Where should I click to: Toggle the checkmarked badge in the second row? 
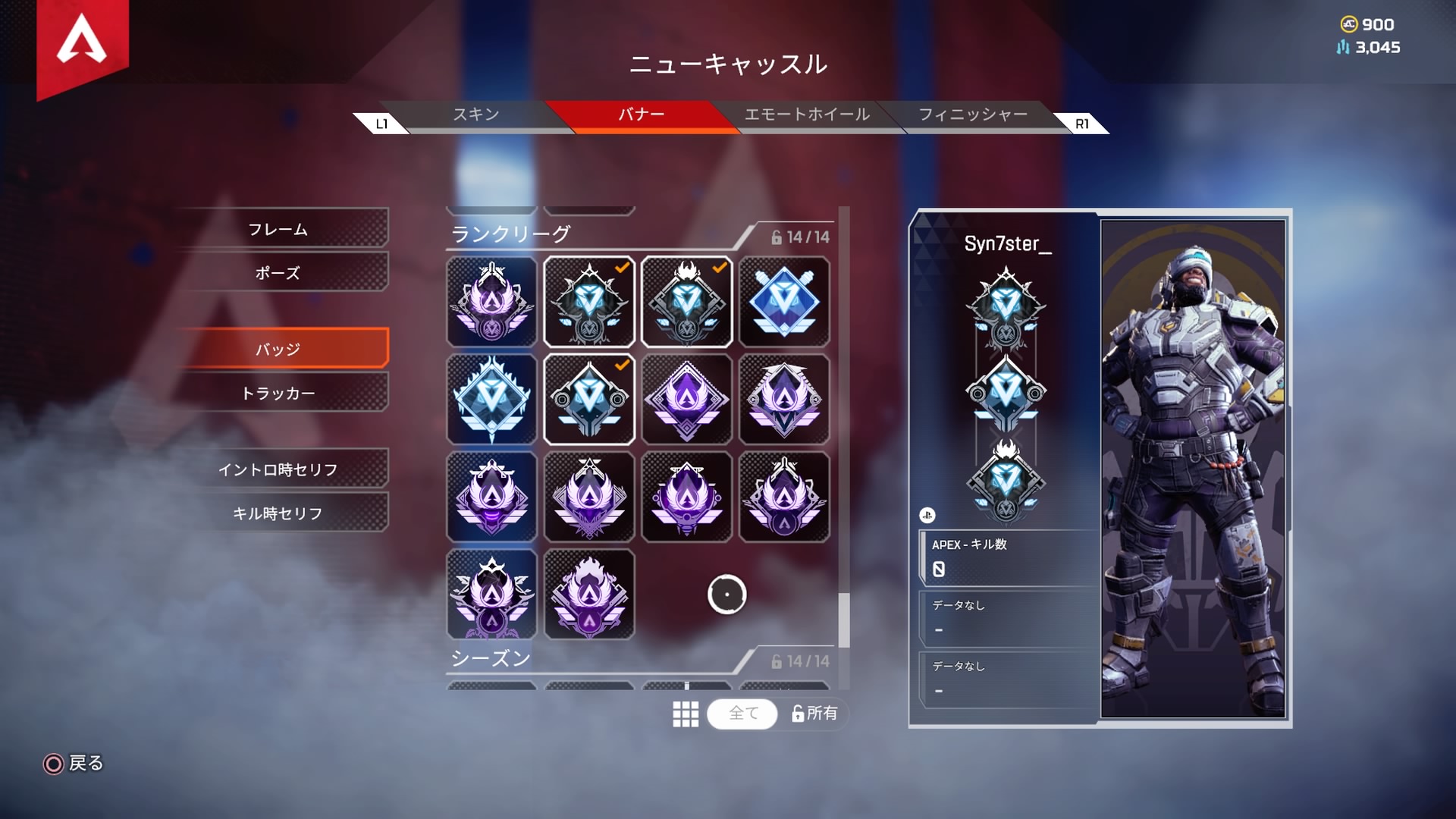(x=589, y=398)
